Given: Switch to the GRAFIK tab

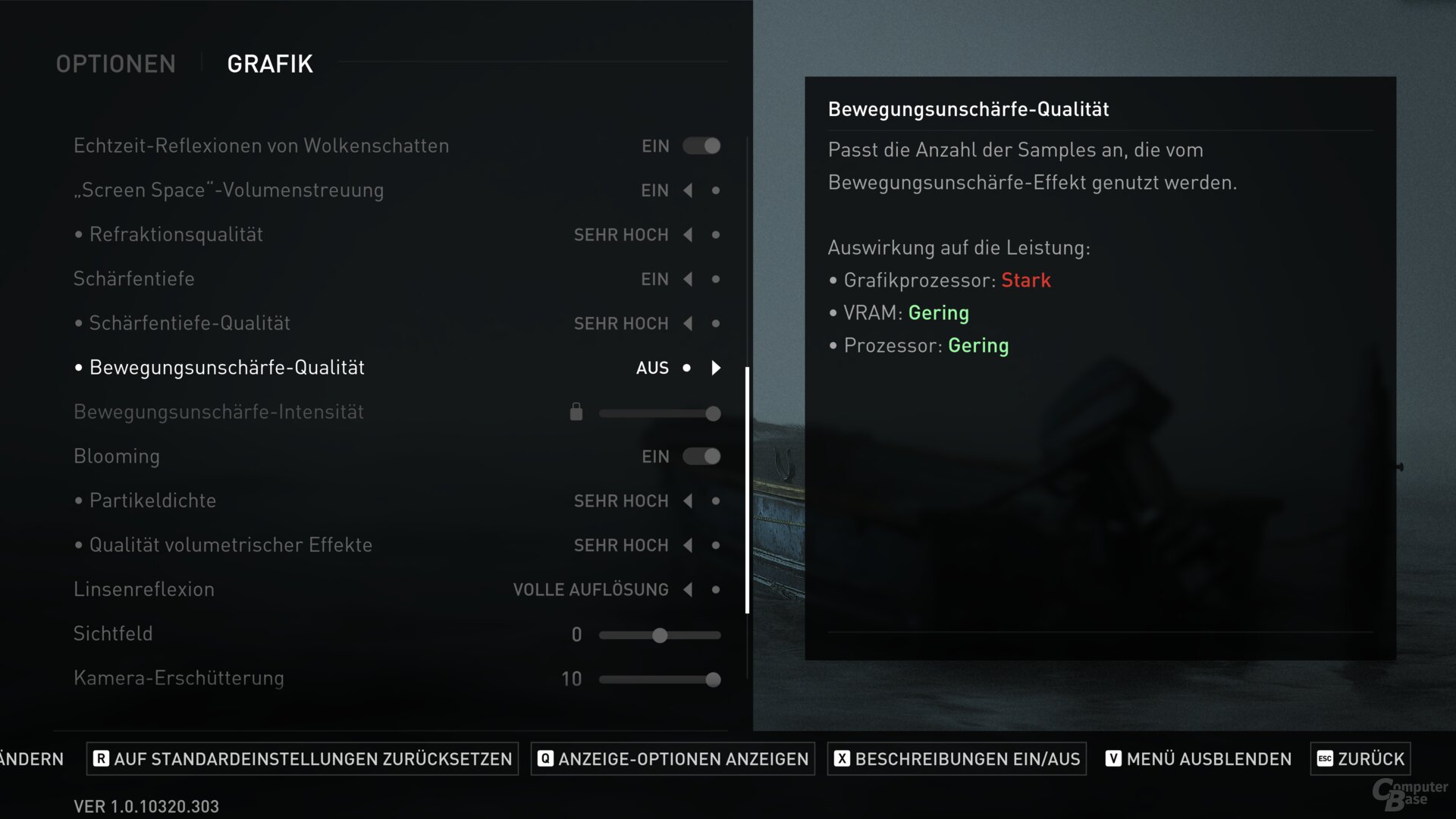Looking at the screenshot, I should (269, 64).
